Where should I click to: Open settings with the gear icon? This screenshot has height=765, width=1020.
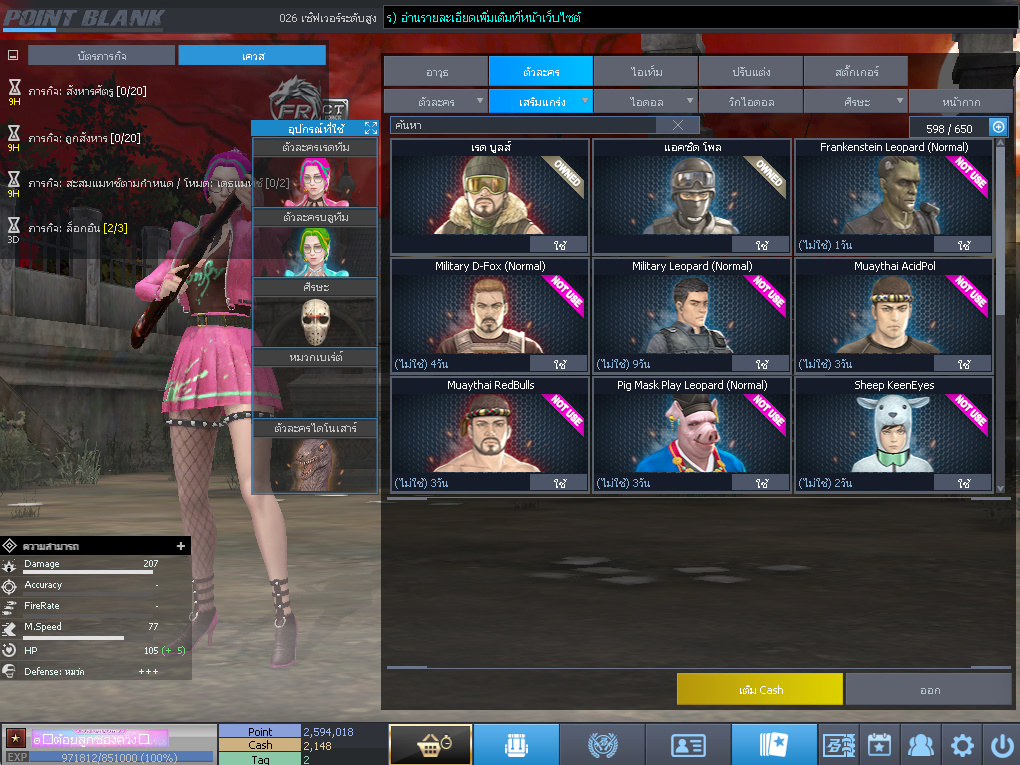click(x=962, y=745)
